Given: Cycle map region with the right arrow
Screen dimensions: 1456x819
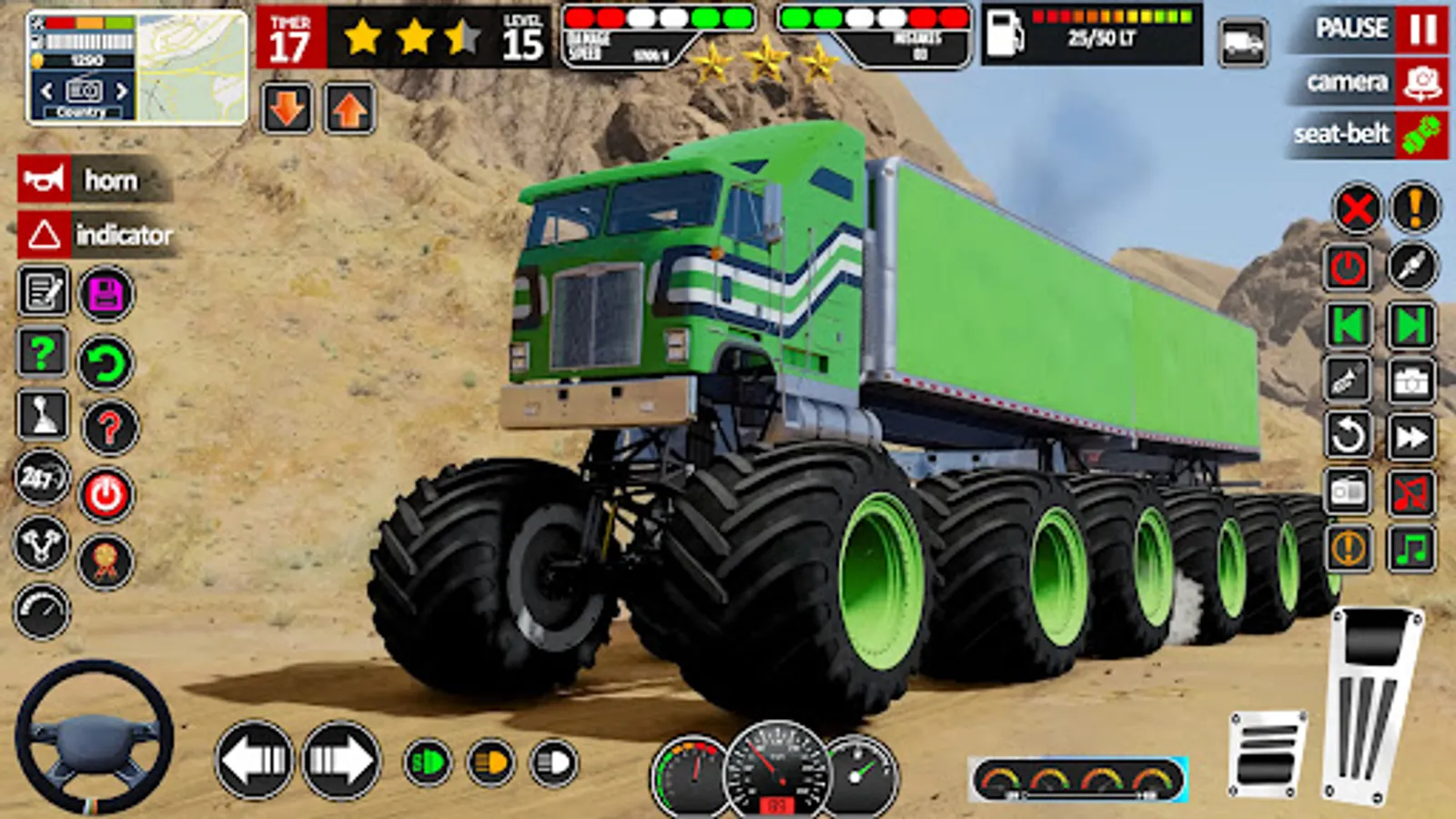Looking at the screenshot, I should (x=124, y=91).
